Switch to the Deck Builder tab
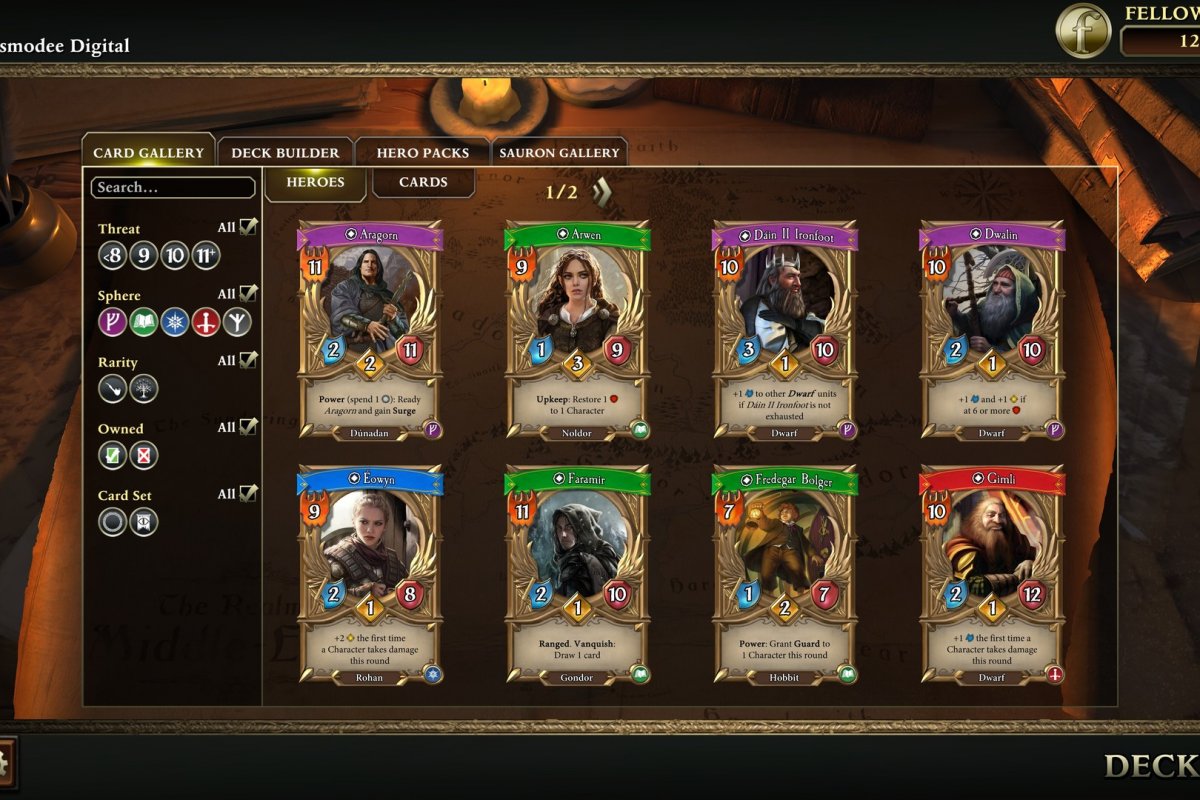The height and width of the screenshot is (800, 1200). pos(285,153)
